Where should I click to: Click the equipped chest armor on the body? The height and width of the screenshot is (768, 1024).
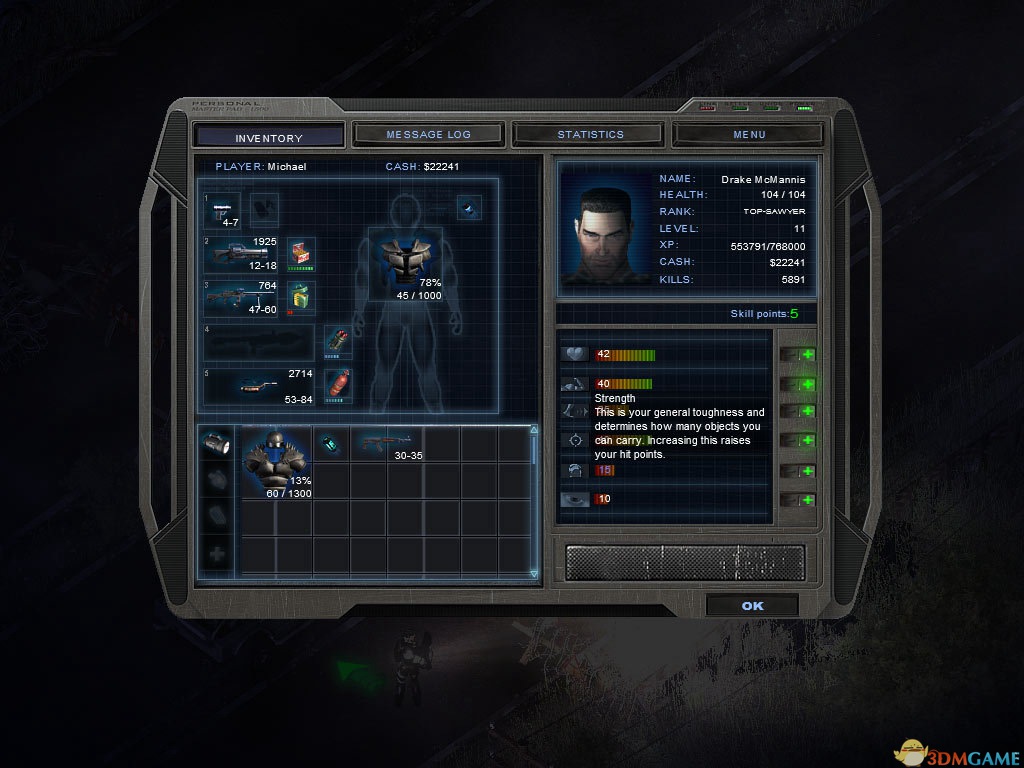click(x=405, y=261)
